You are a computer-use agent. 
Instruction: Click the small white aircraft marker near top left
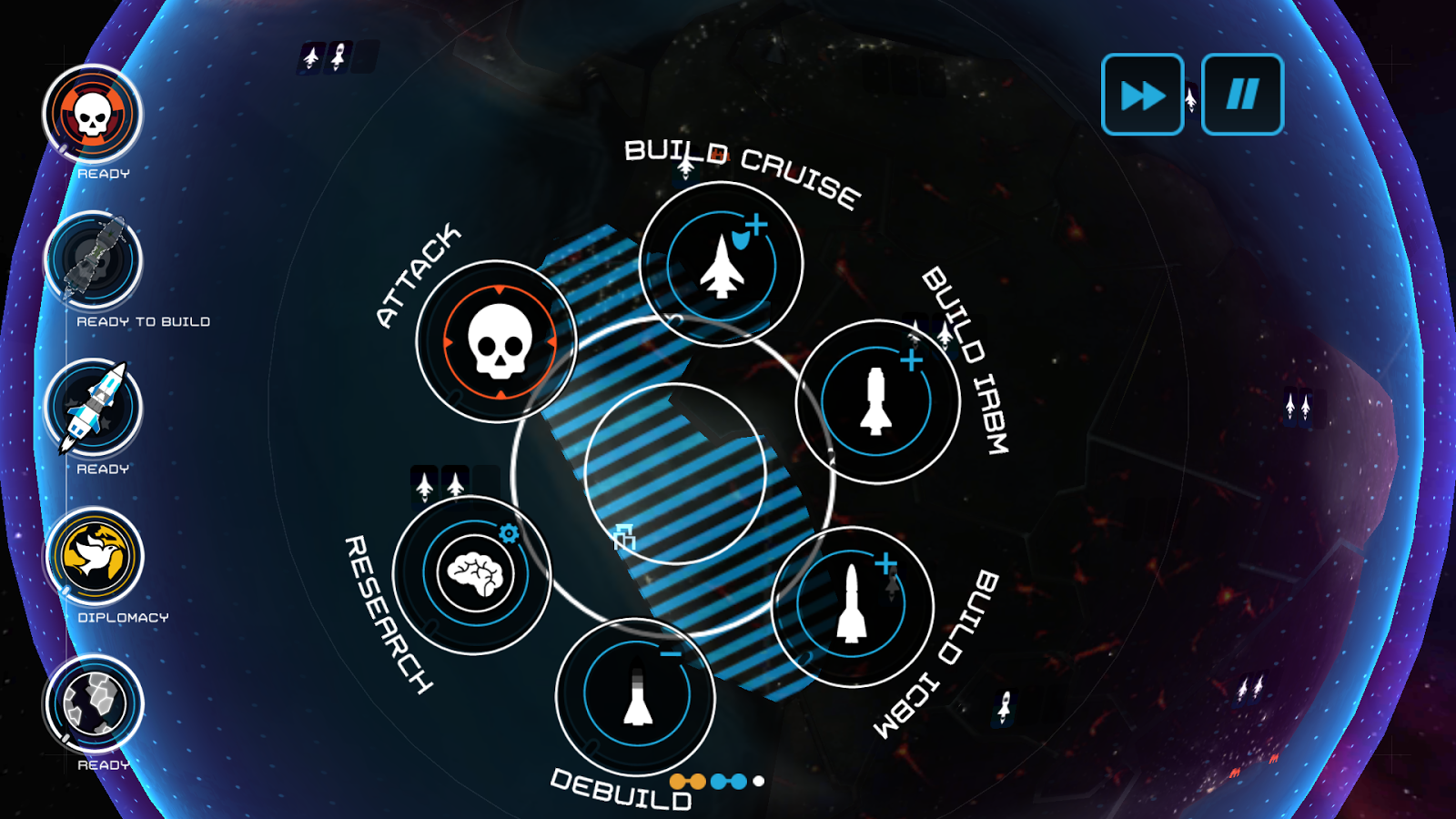[309, 56]
